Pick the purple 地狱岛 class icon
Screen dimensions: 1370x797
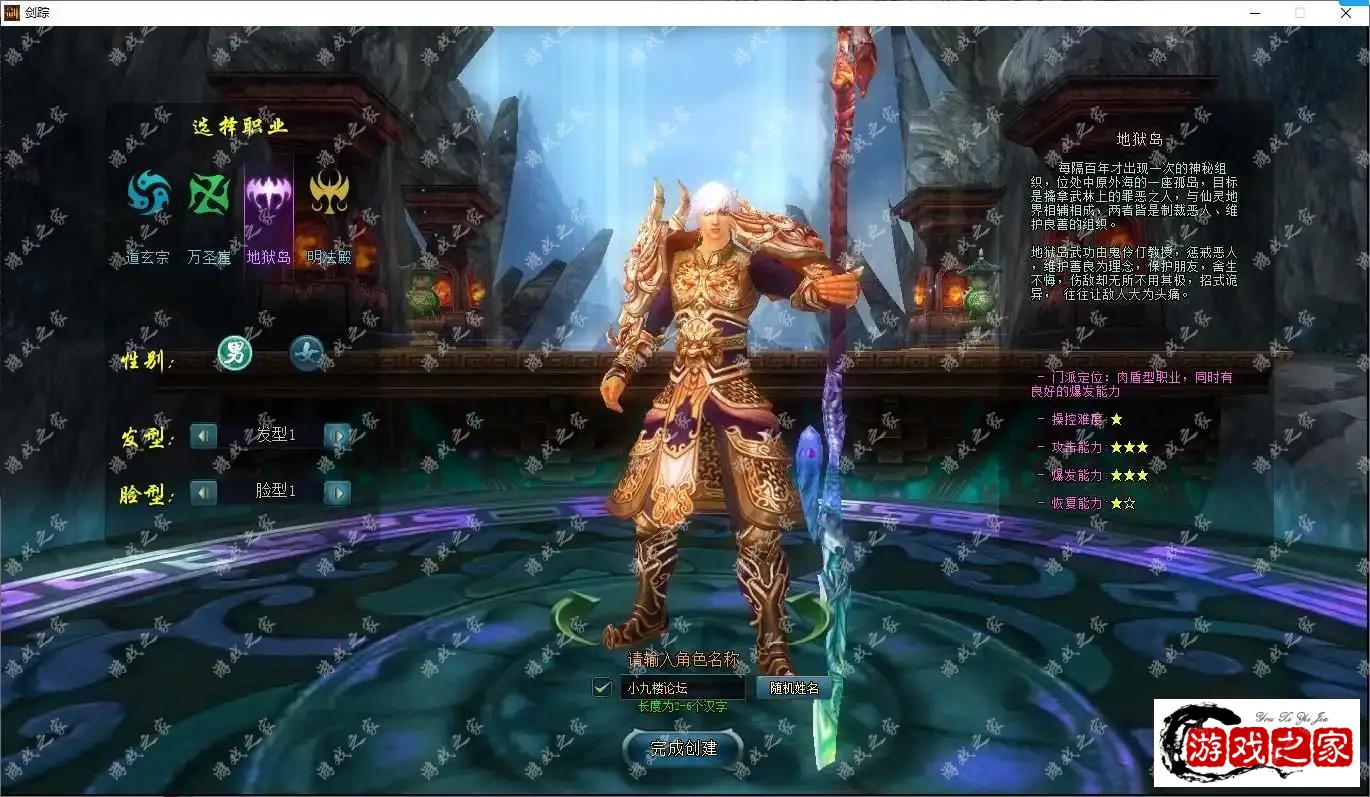269,193
